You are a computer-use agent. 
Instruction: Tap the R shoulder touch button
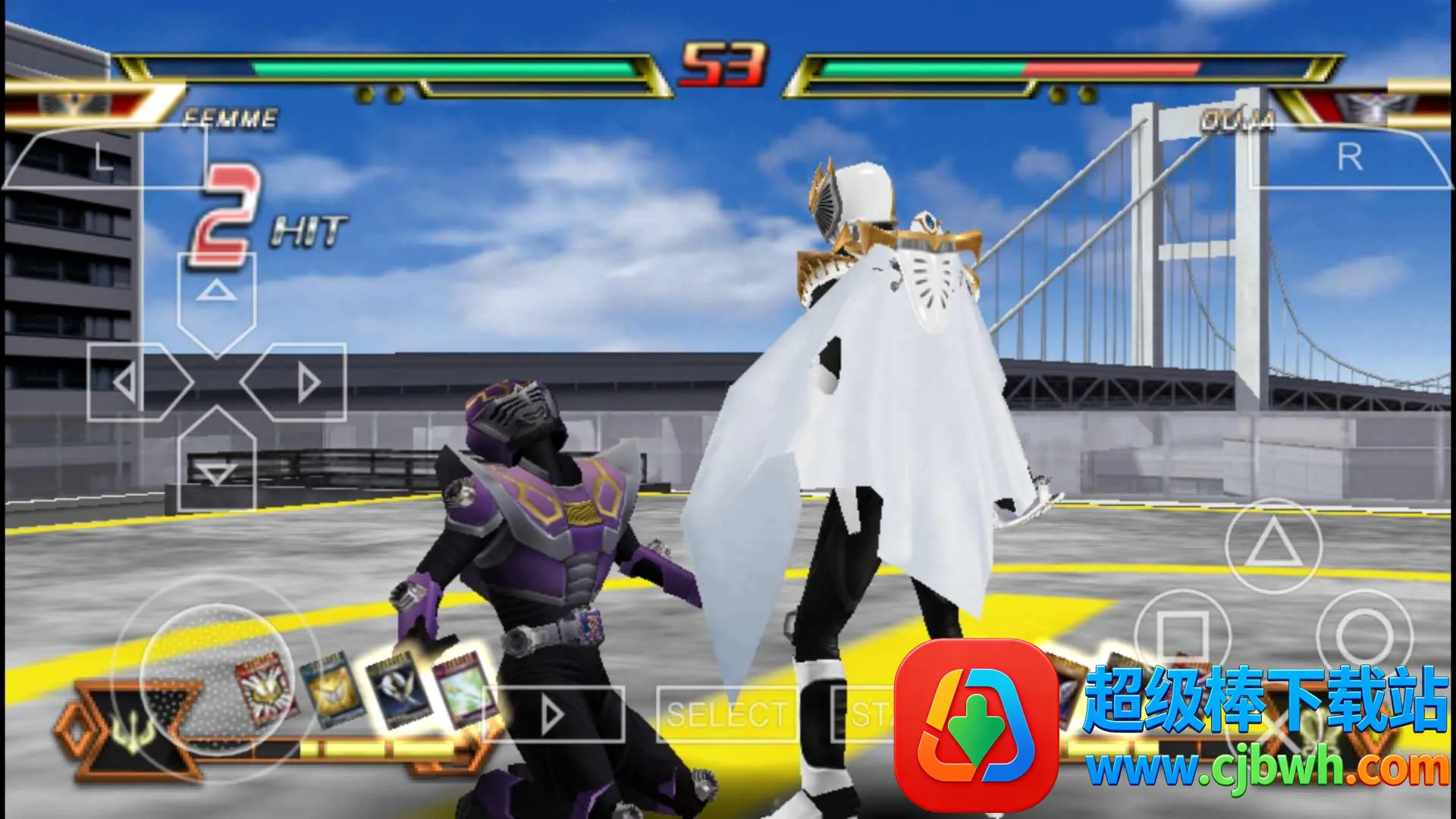(x=1350, y=158)
